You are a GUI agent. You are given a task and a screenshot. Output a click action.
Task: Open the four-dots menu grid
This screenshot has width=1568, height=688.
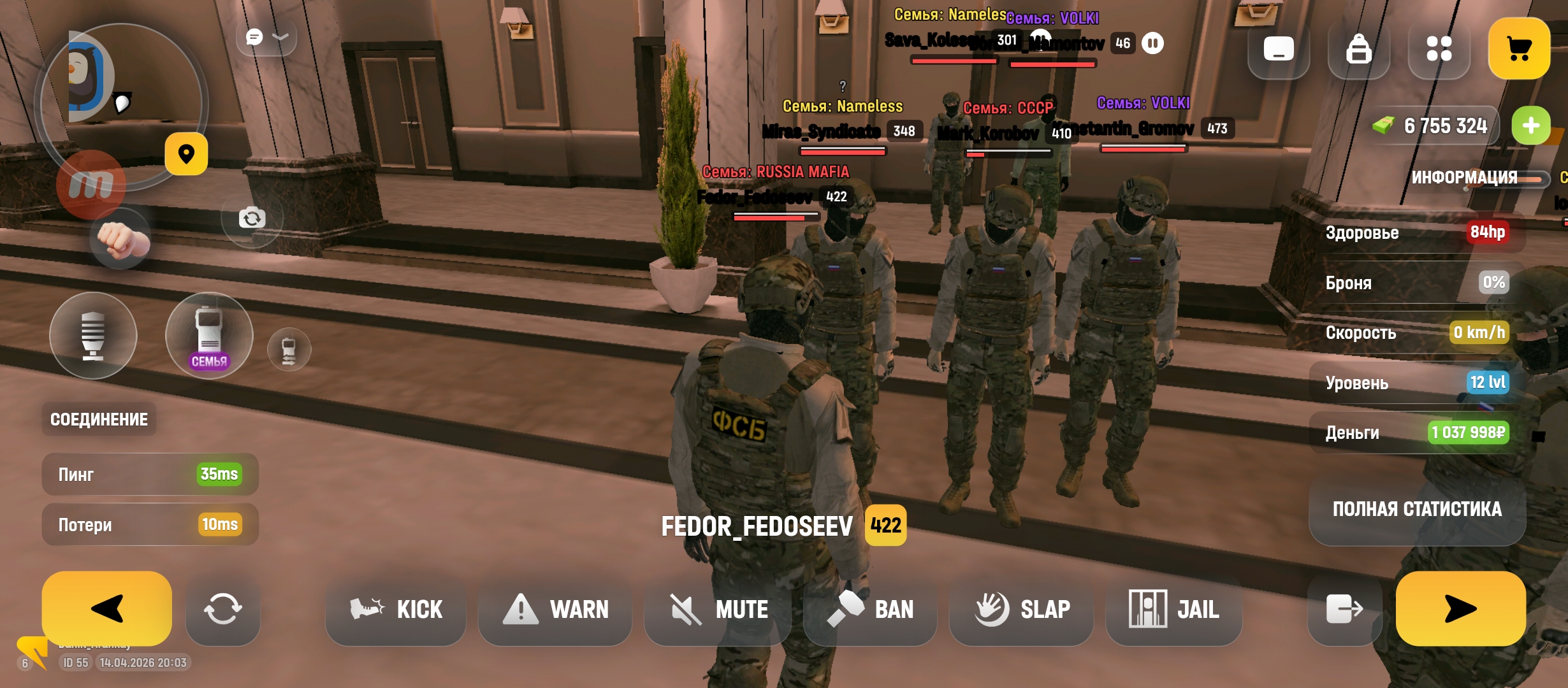1439,48
